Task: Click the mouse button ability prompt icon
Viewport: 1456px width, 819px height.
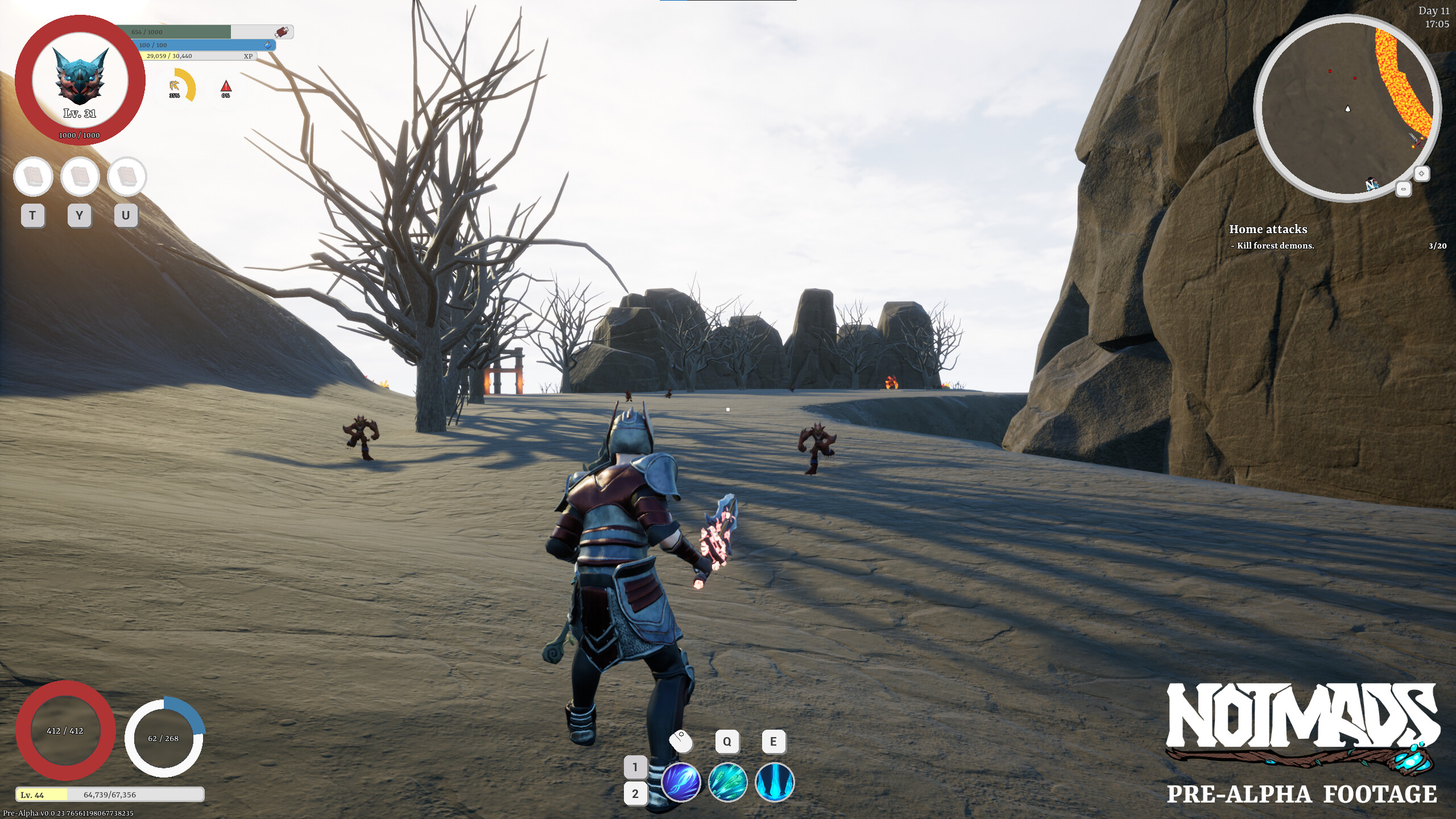Action: [x=681, y=742]
